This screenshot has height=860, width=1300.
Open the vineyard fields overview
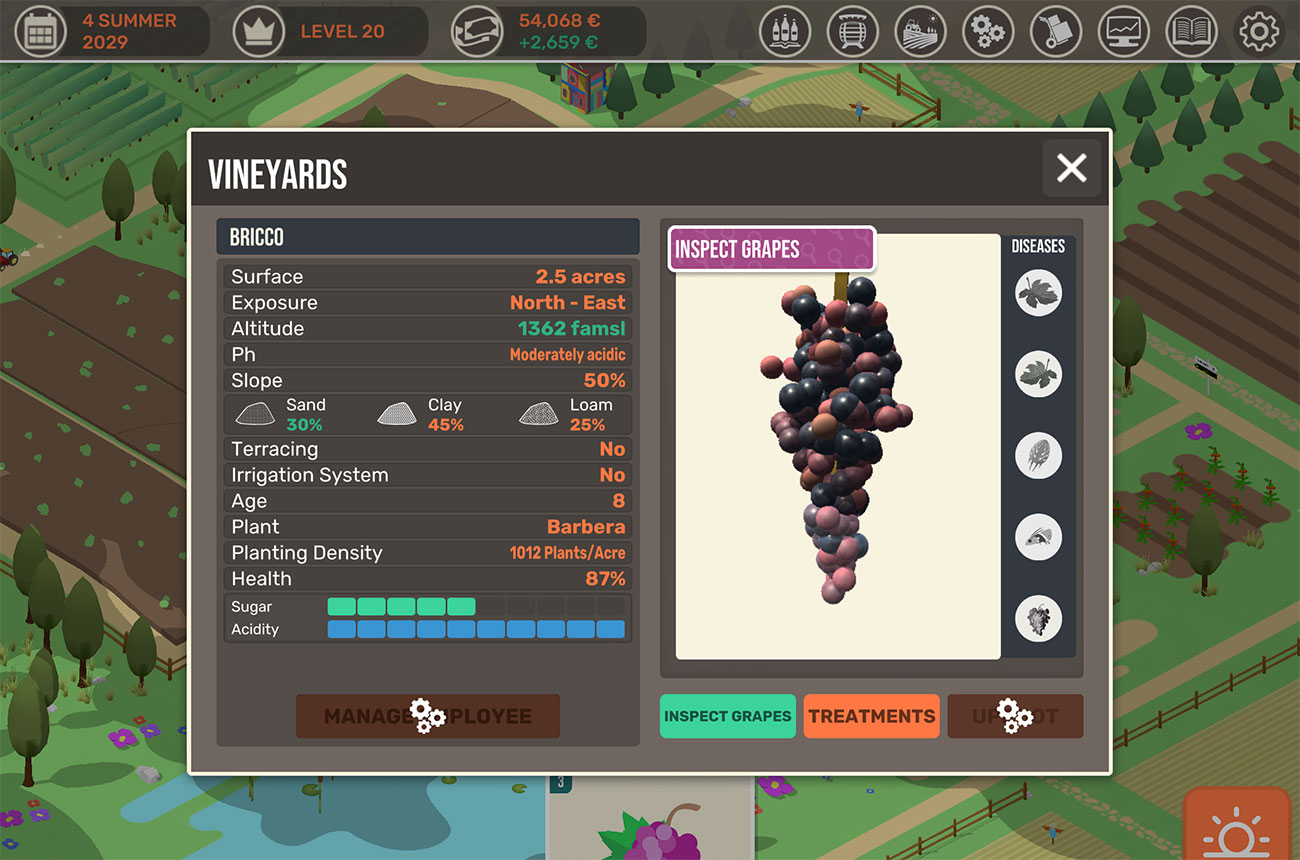(x=920, y=31)
